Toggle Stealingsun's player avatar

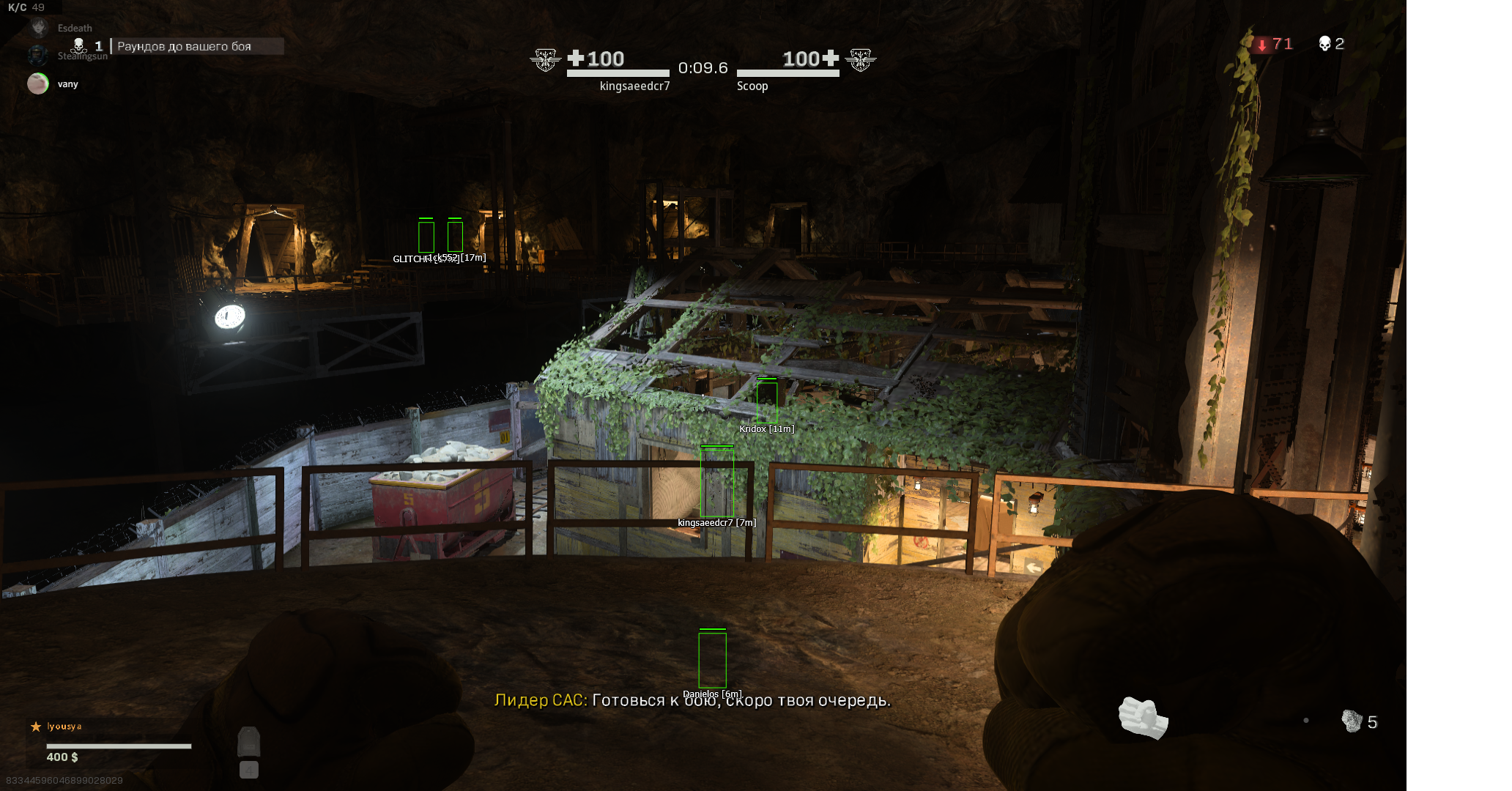coord(38,55)
